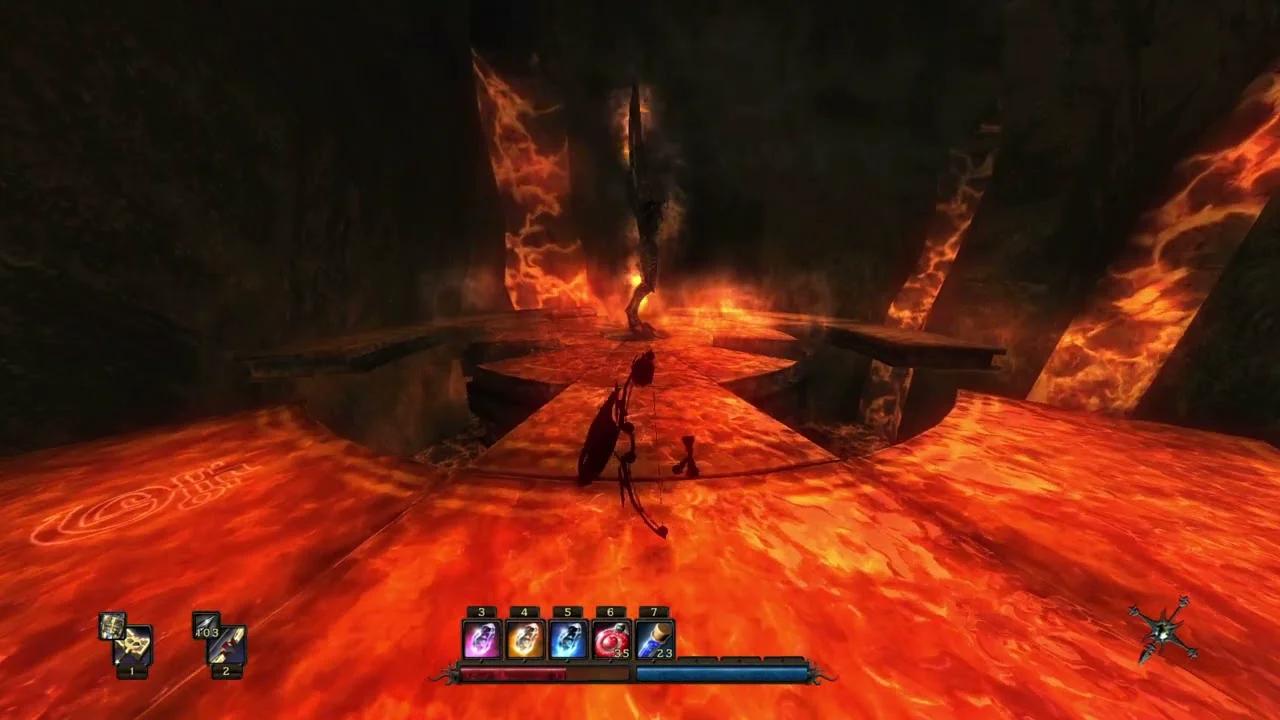Use the purple potion in hotbar slot 3
The width and height of the screenshot is (1280, 720).
pos(482,637)
